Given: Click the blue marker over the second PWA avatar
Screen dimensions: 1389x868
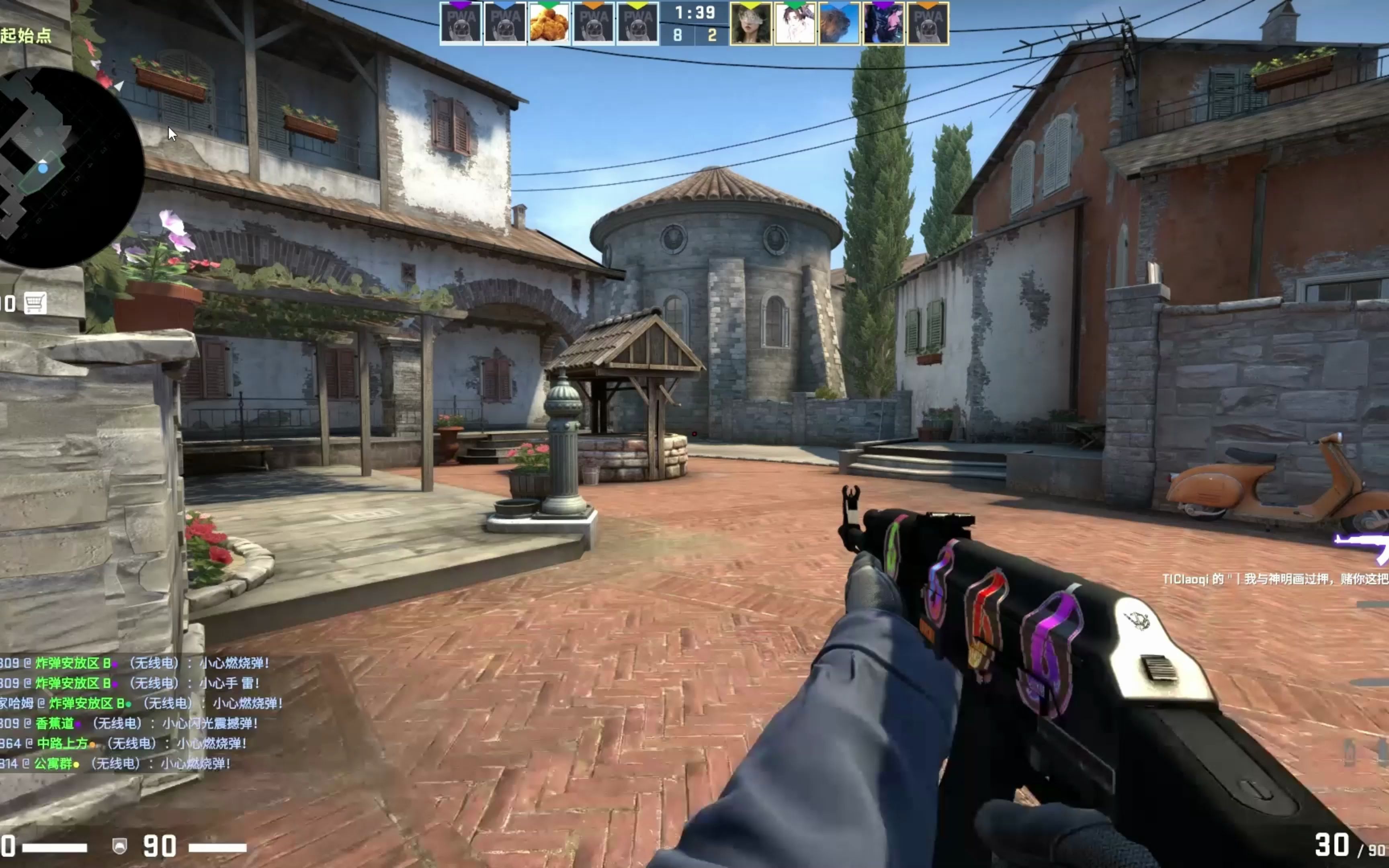Looking at the screenshot, I should pyautogui.click(x=506, y=4).
